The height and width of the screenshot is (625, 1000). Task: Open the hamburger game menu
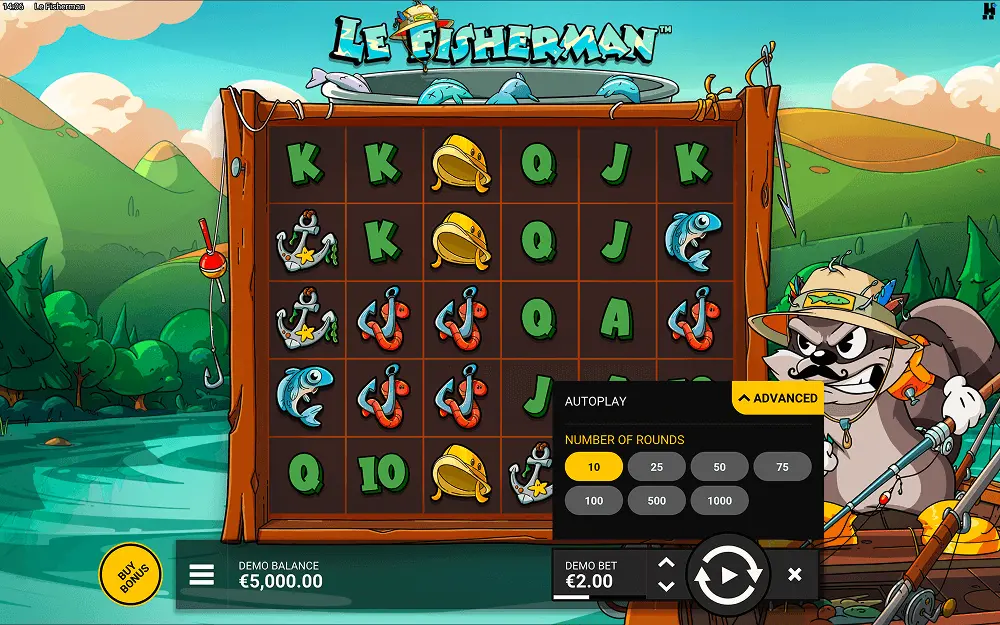[x=202, y=574]
